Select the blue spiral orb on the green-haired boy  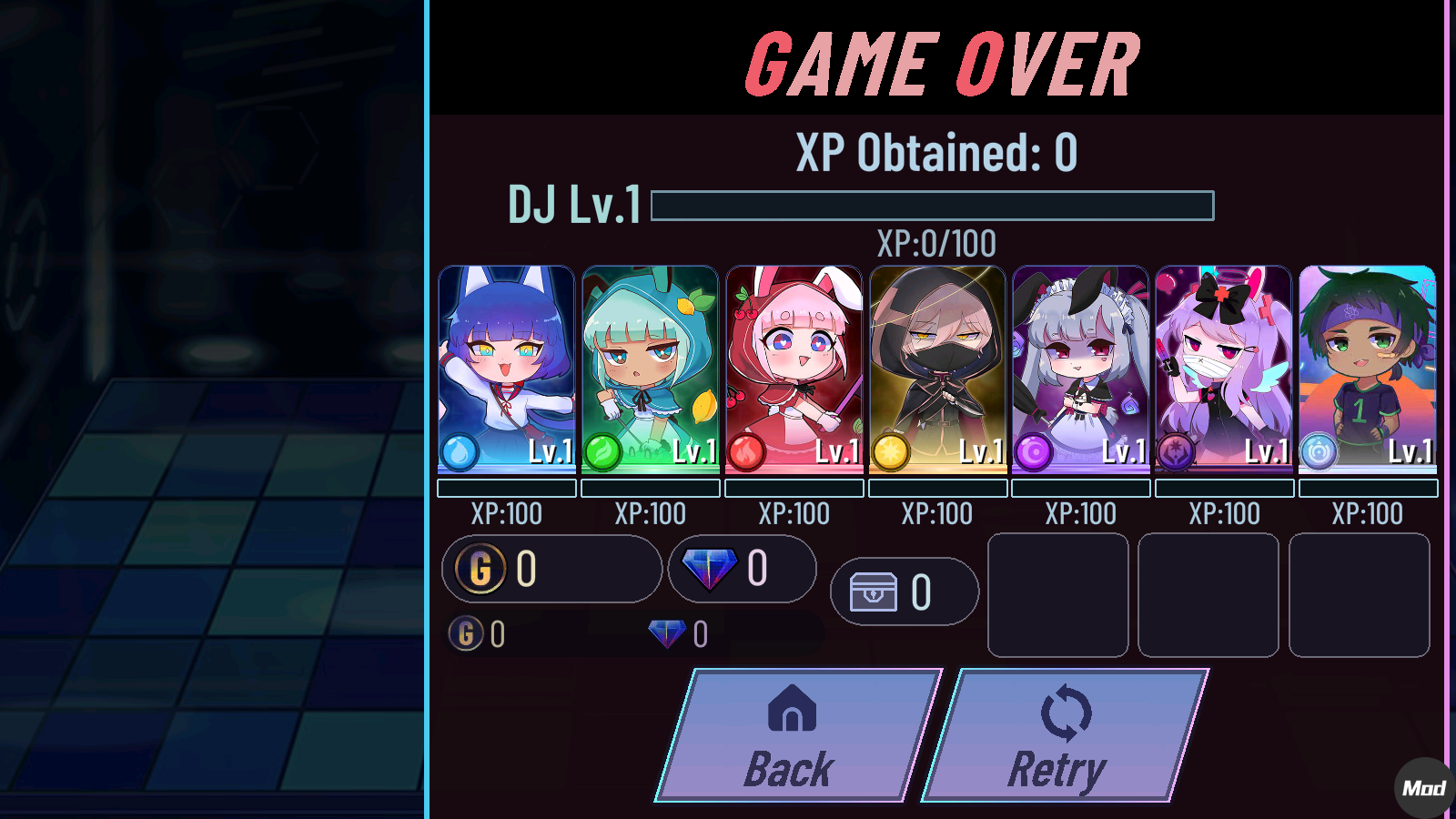(x=1319, y=450)
